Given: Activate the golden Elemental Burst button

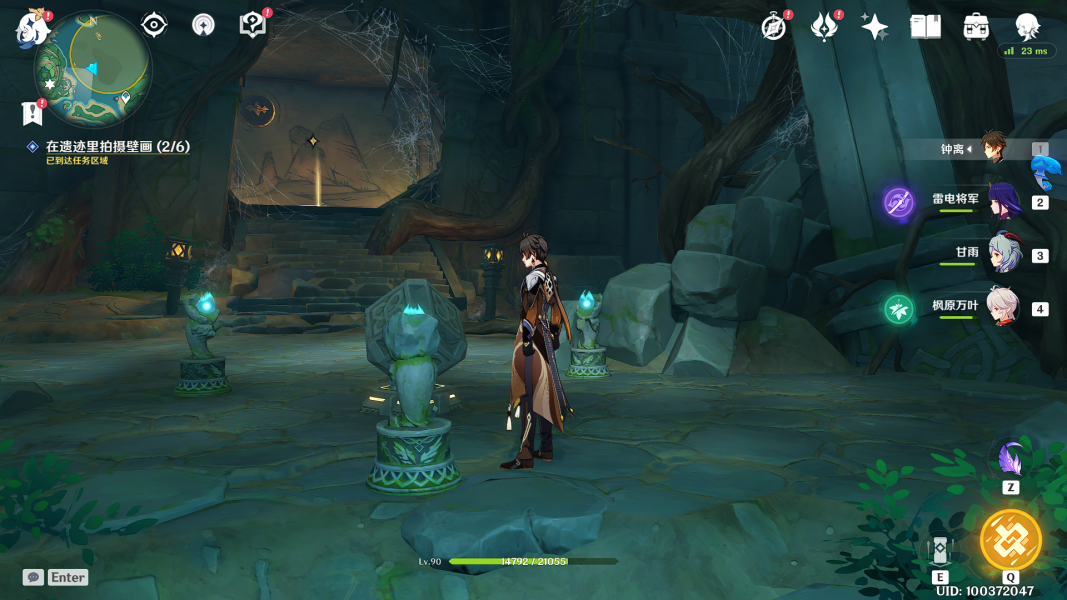Looking at the screenshot, I should pos(1011,540).
